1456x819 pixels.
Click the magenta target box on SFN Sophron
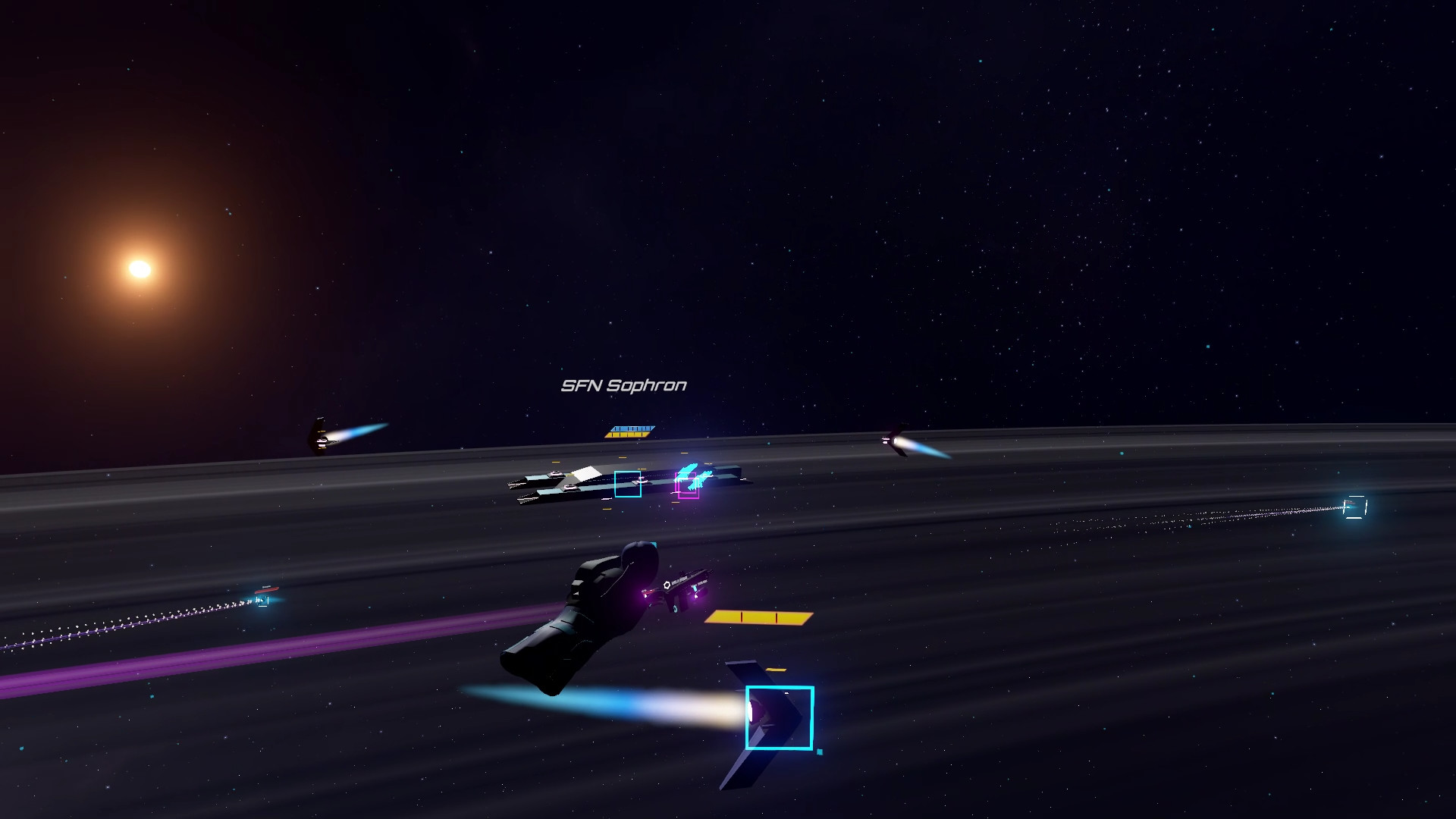click(687, 486)
